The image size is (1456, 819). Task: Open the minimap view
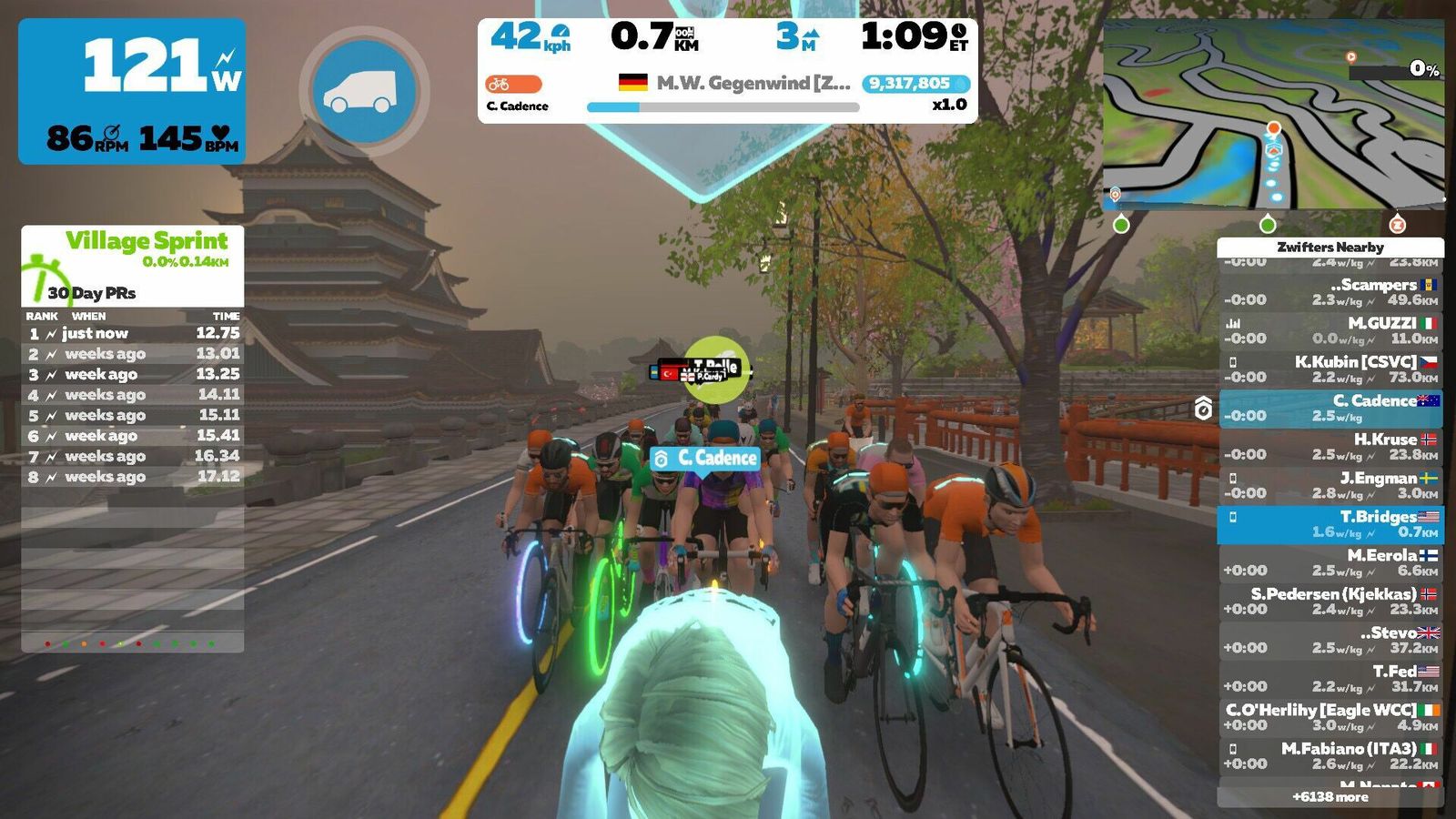pyautogui.click(x=1273, y=115)
